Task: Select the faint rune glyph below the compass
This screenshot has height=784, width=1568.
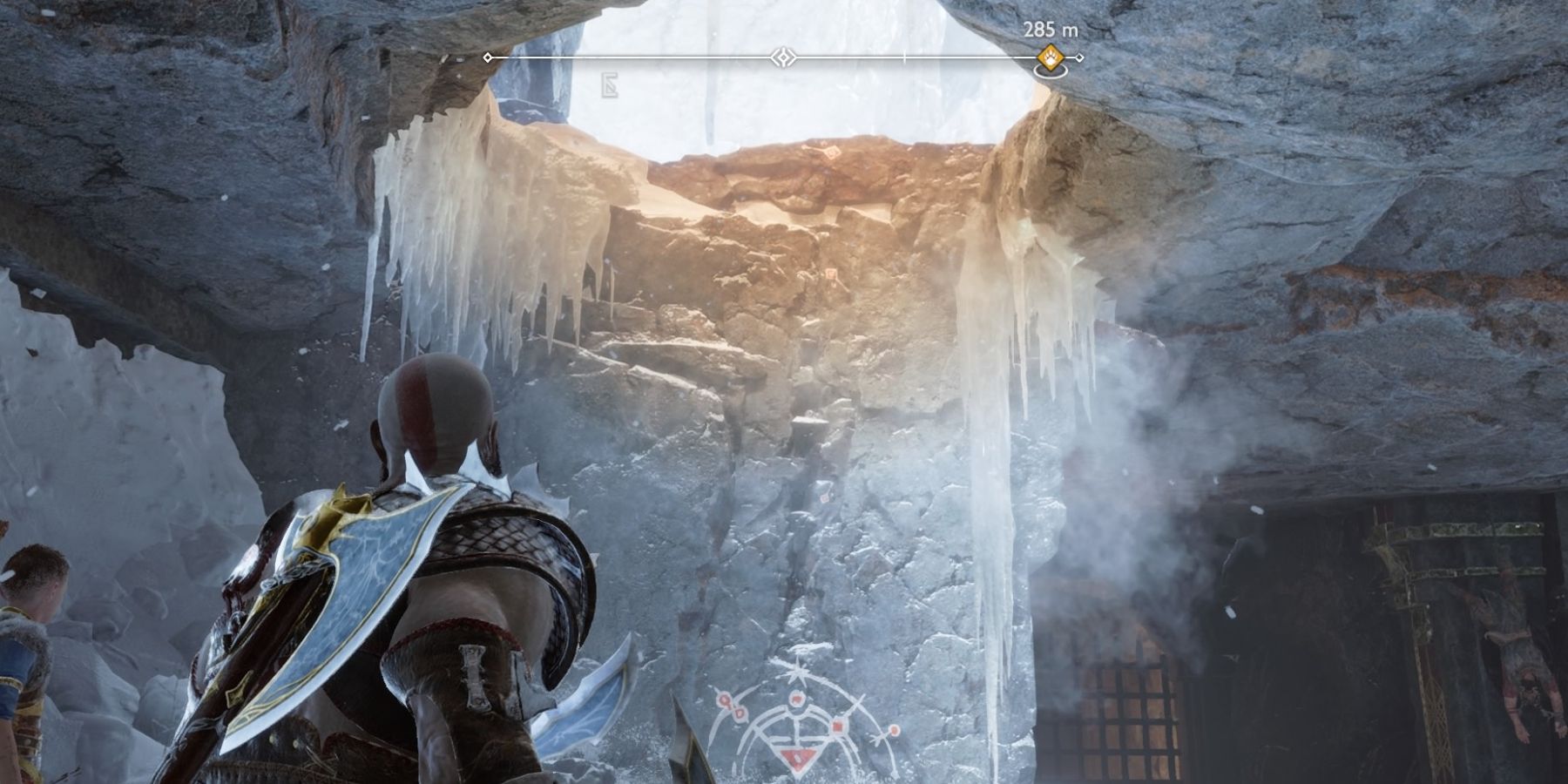Action: coord(609,84)
